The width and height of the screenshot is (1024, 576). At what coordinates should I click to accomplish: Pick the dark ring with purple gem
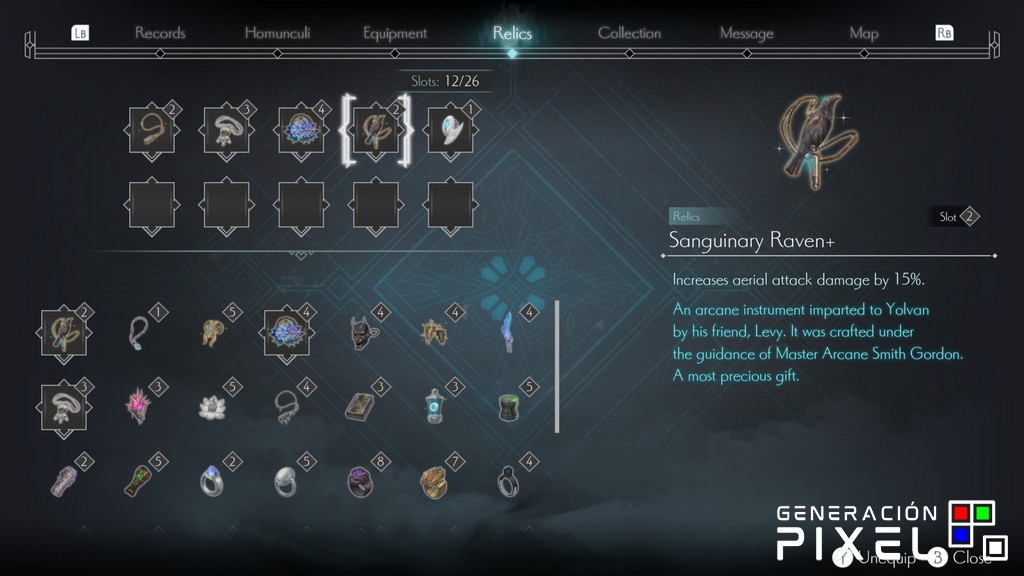coord(360,481)
